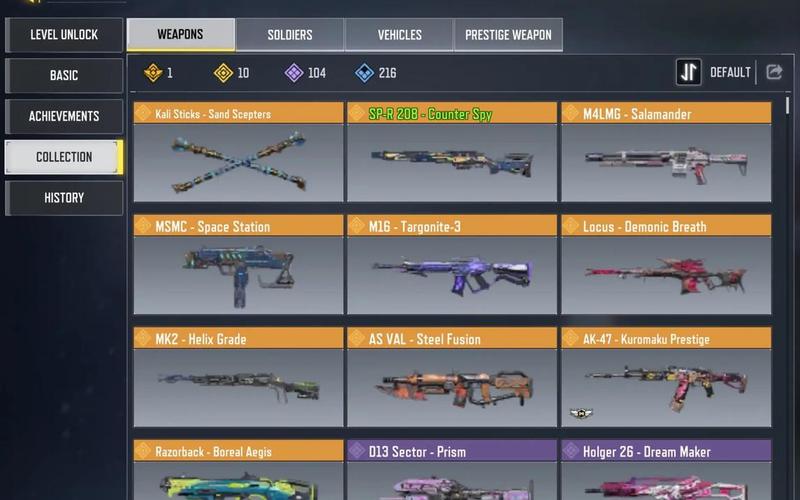Open the Achievements section
The width and height of the screenshot is (800, 500).
[64, 116]
